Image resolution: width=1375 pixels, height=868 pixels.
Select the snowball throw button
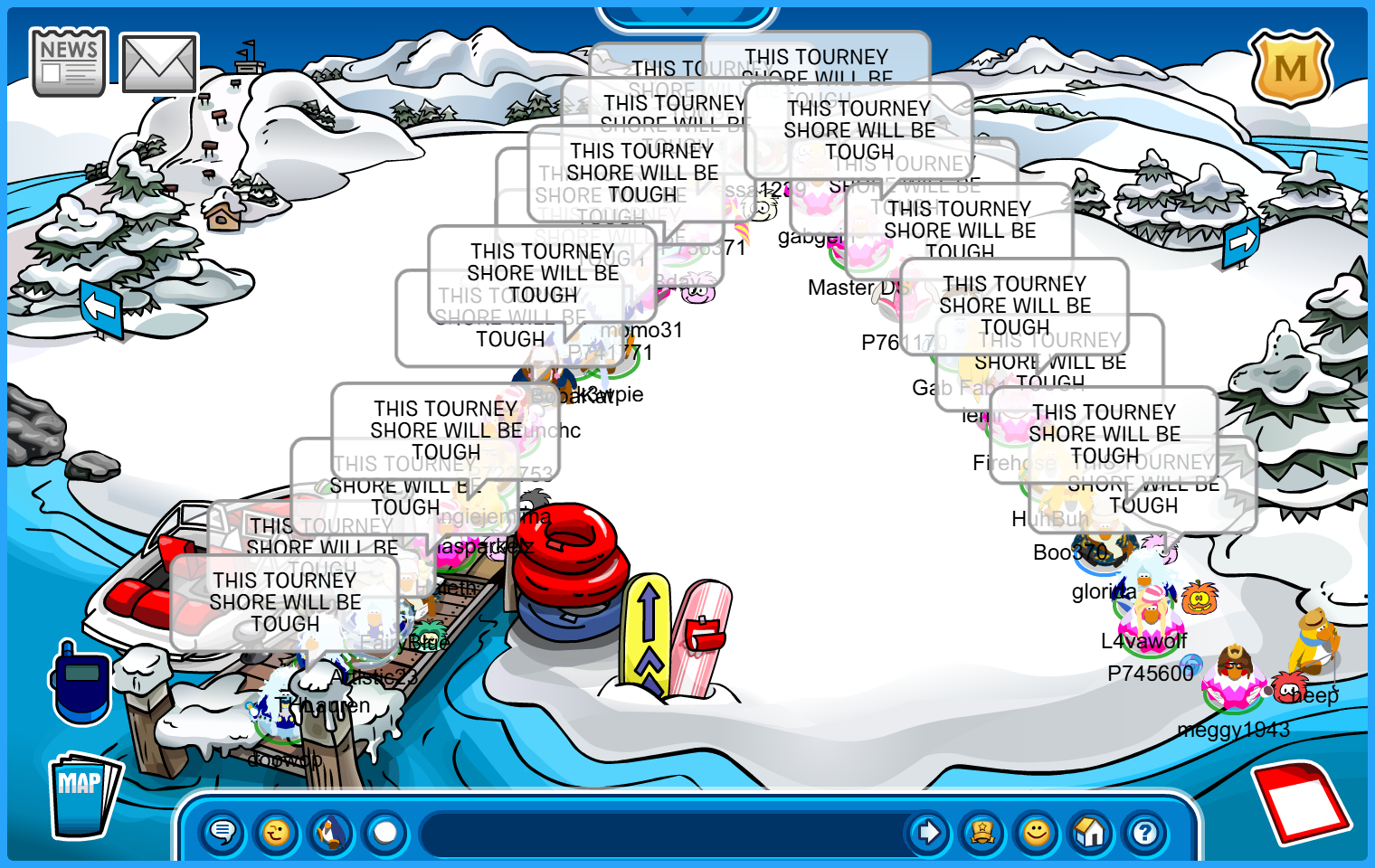(x=385, y=832)
